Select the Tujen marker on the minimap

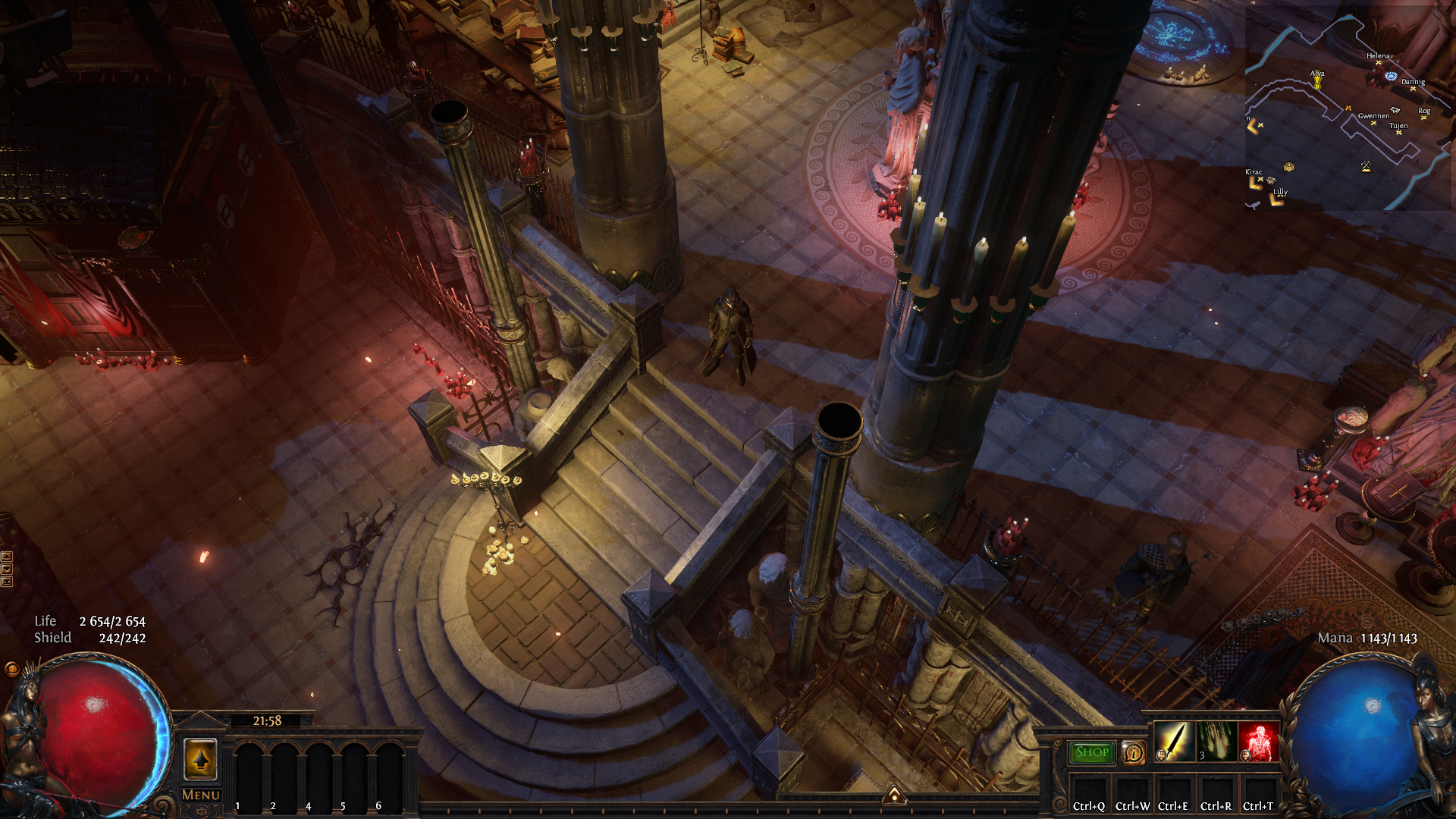(x=1398, y=133)
